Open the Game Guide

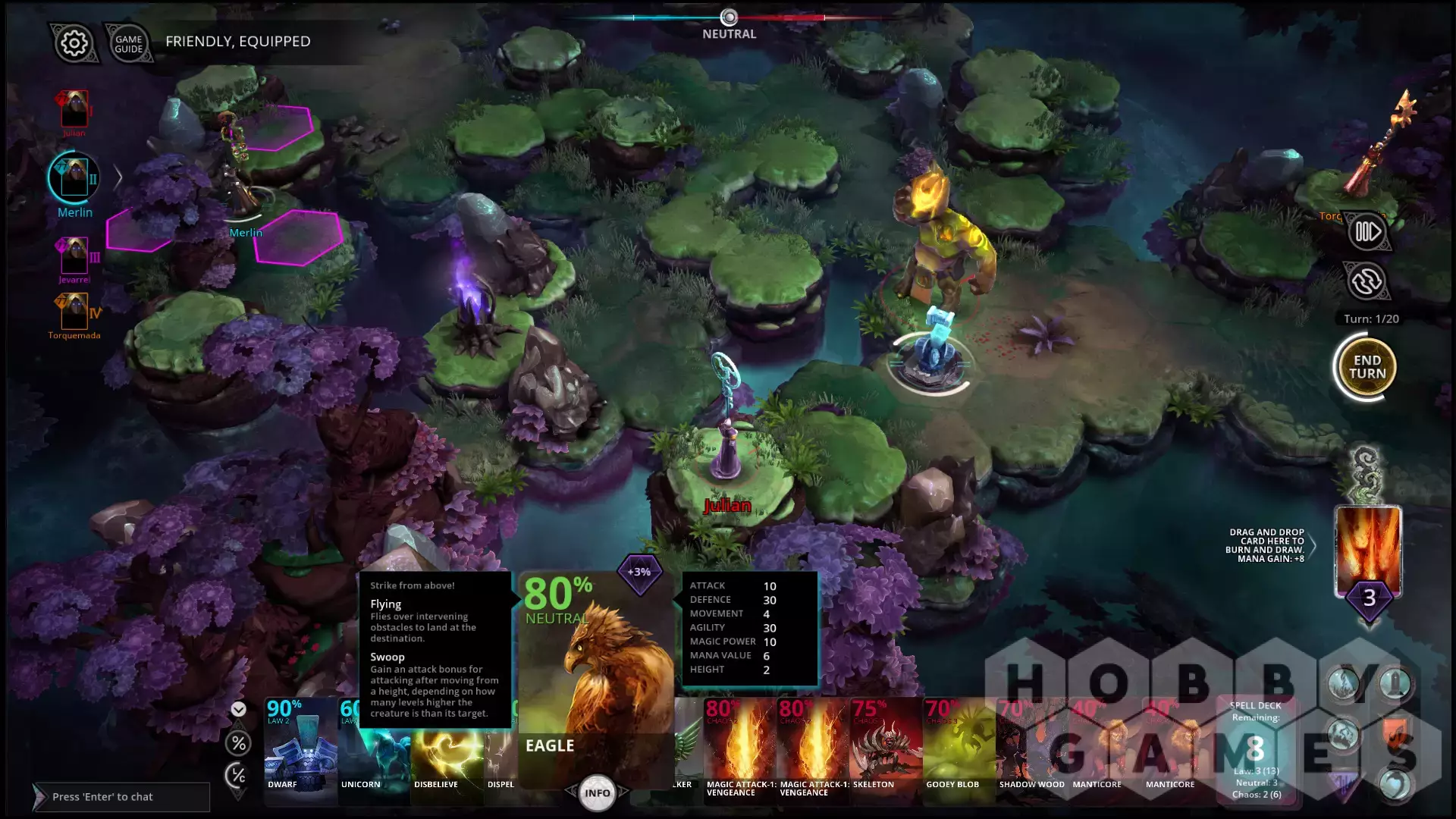[x=128, y=44]
